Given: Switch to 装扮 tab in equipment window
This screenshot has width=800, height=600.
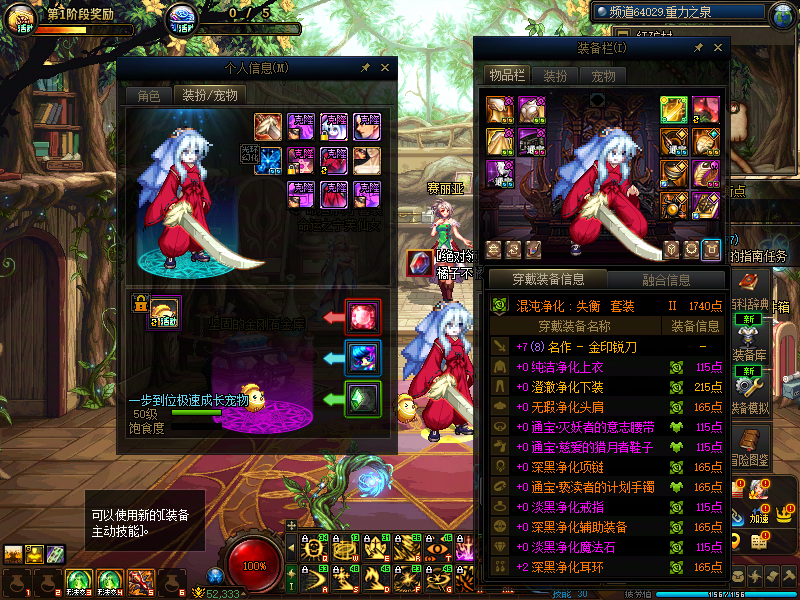Looking at the screenshot, I should (x=555, y=75).
